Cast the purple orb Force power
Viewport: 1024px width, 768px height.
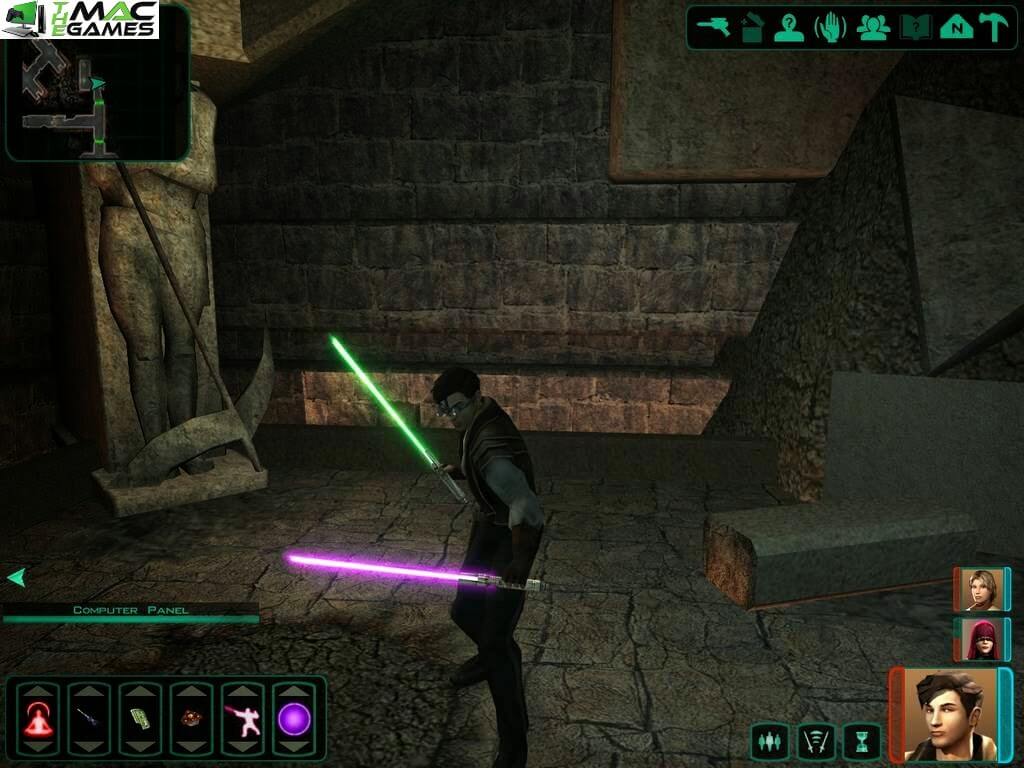(x=294, y=719)
